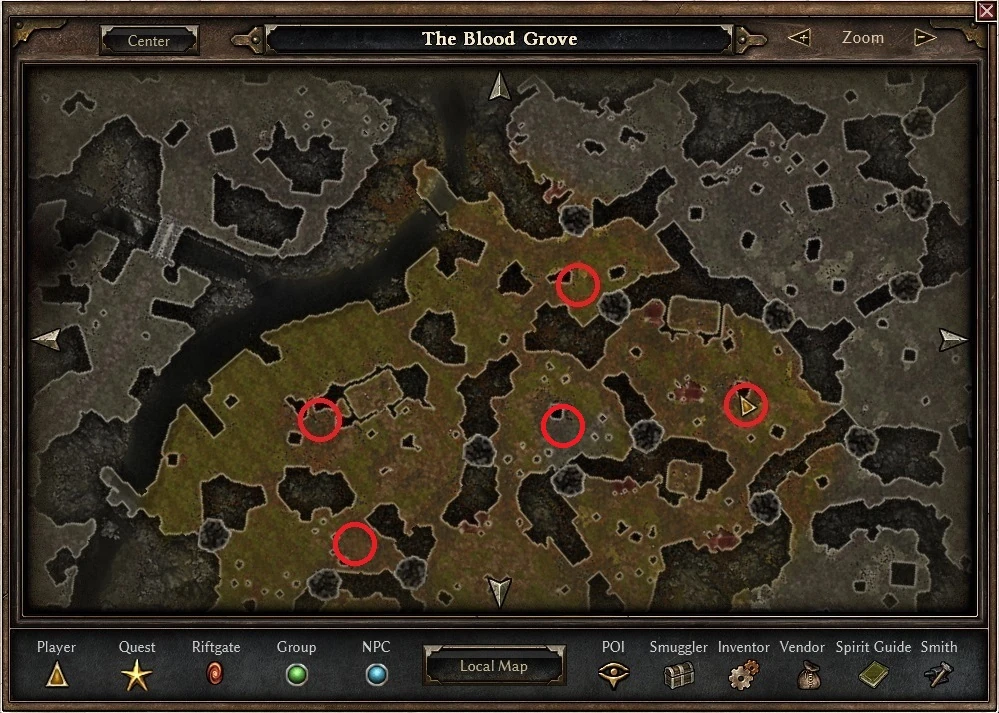
Task: Click the Center map button
Action: coord(149,41)
